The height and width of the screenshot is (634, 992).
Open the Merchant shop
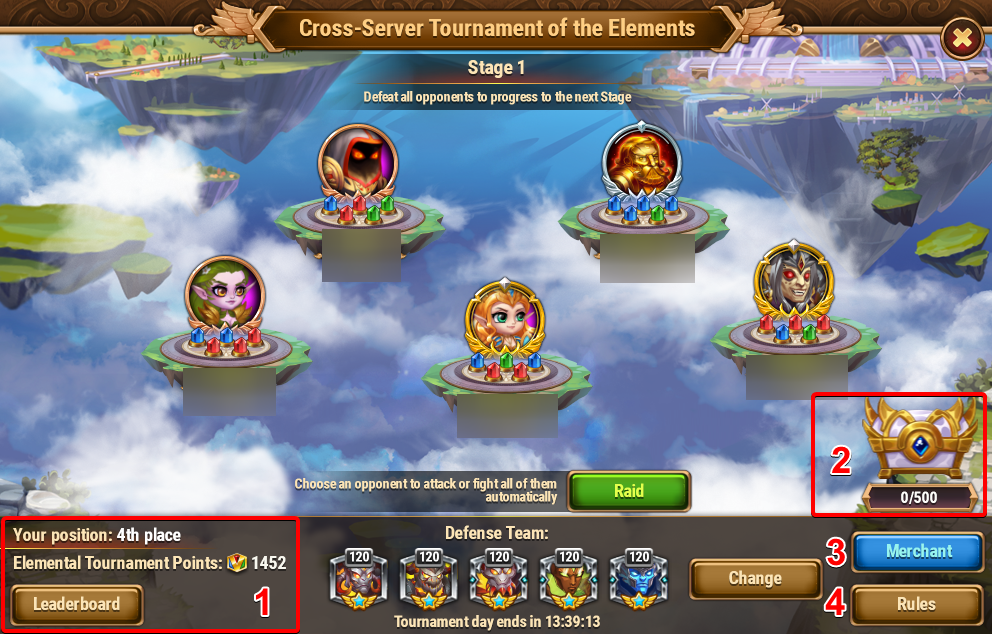(917, 551)
